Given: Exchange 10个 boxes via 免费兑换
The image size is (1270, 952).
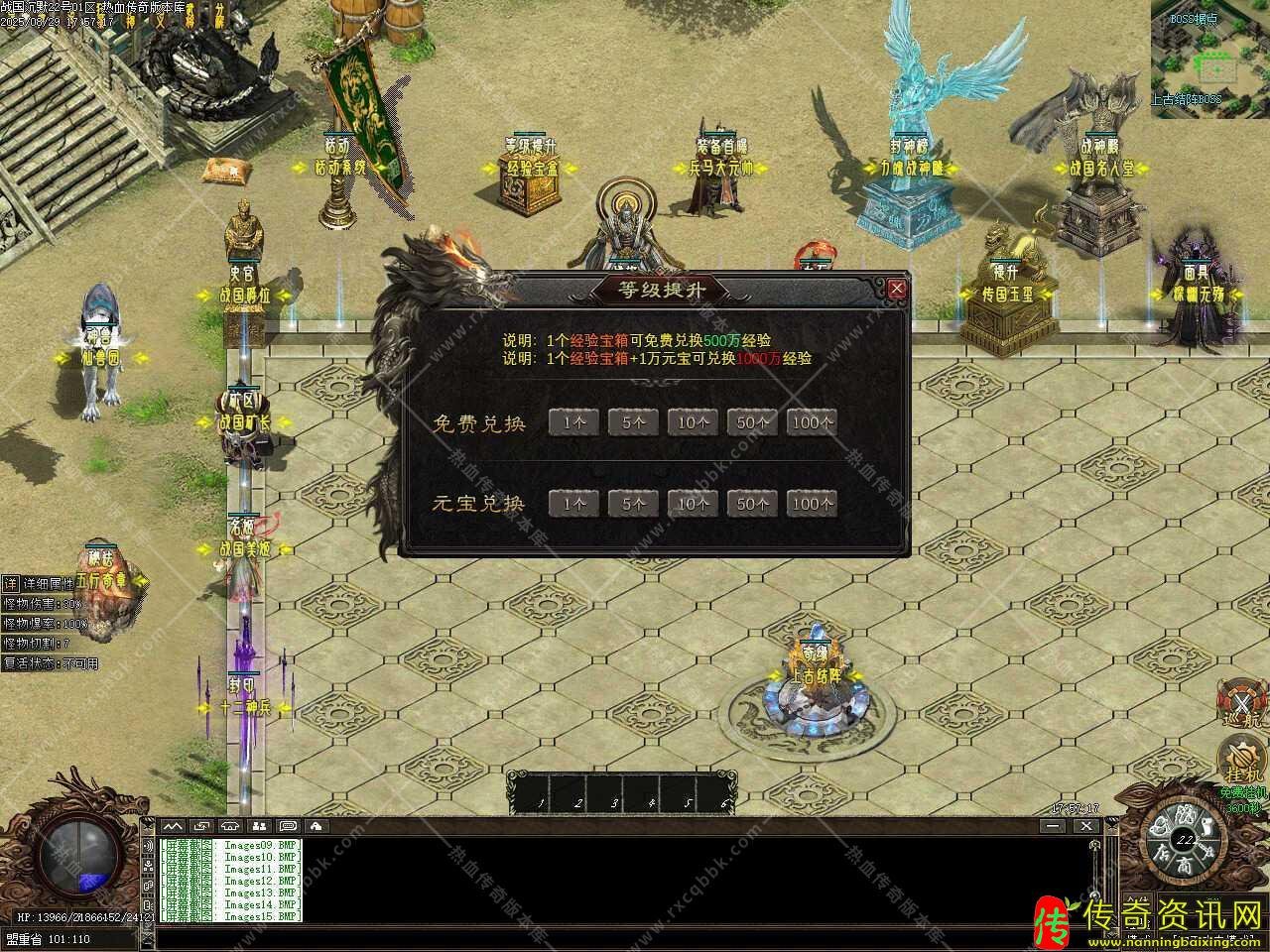Looking at the screenshot, I should pos(693,422).
